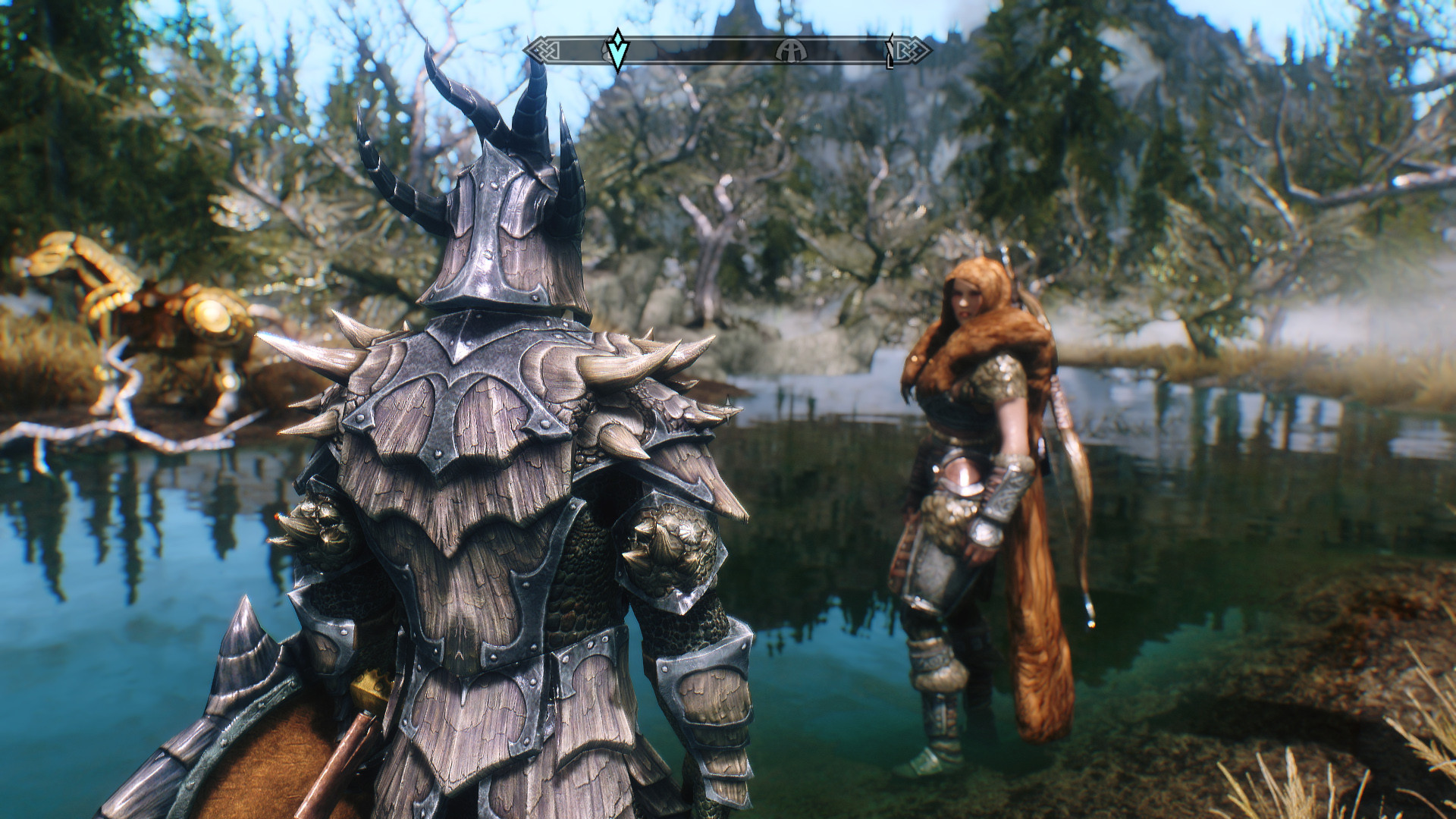Select the grey dome location marker on compass

coord(791,51)
